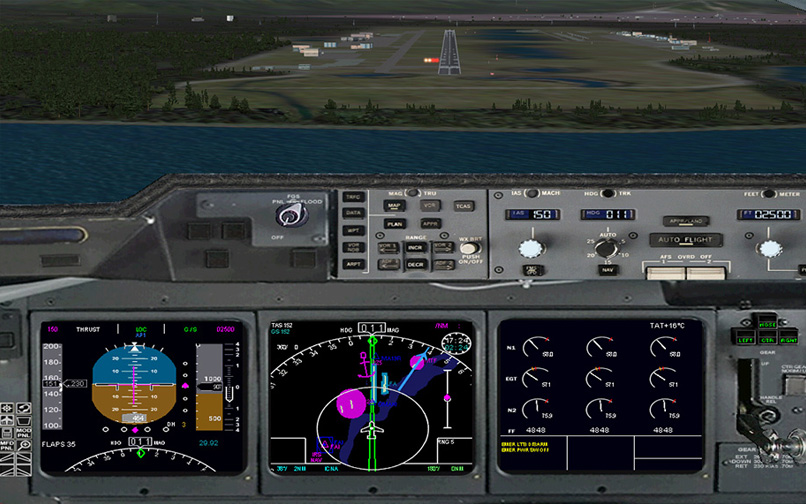
Task: Click the FGS PNL flood light knob
Action: click(x=290, y=215)
